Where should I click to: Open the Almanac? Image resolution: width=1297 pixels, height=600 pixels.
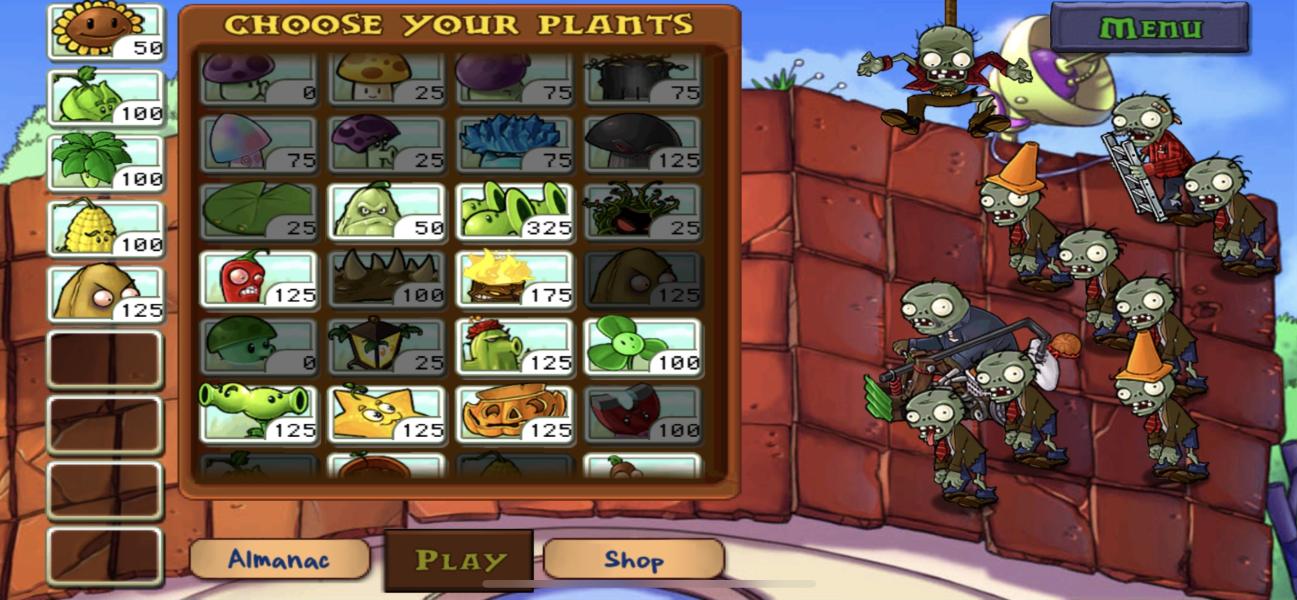279,559
